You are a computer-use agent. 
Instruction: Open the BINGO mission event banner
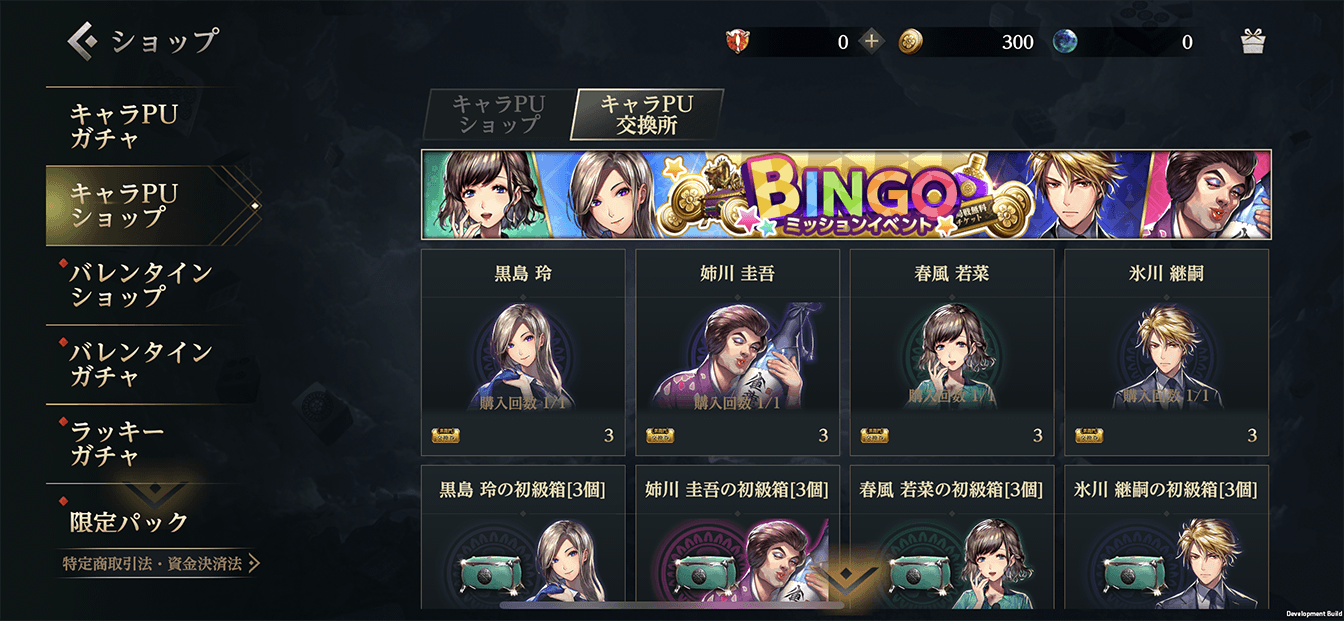coord(846,195)
